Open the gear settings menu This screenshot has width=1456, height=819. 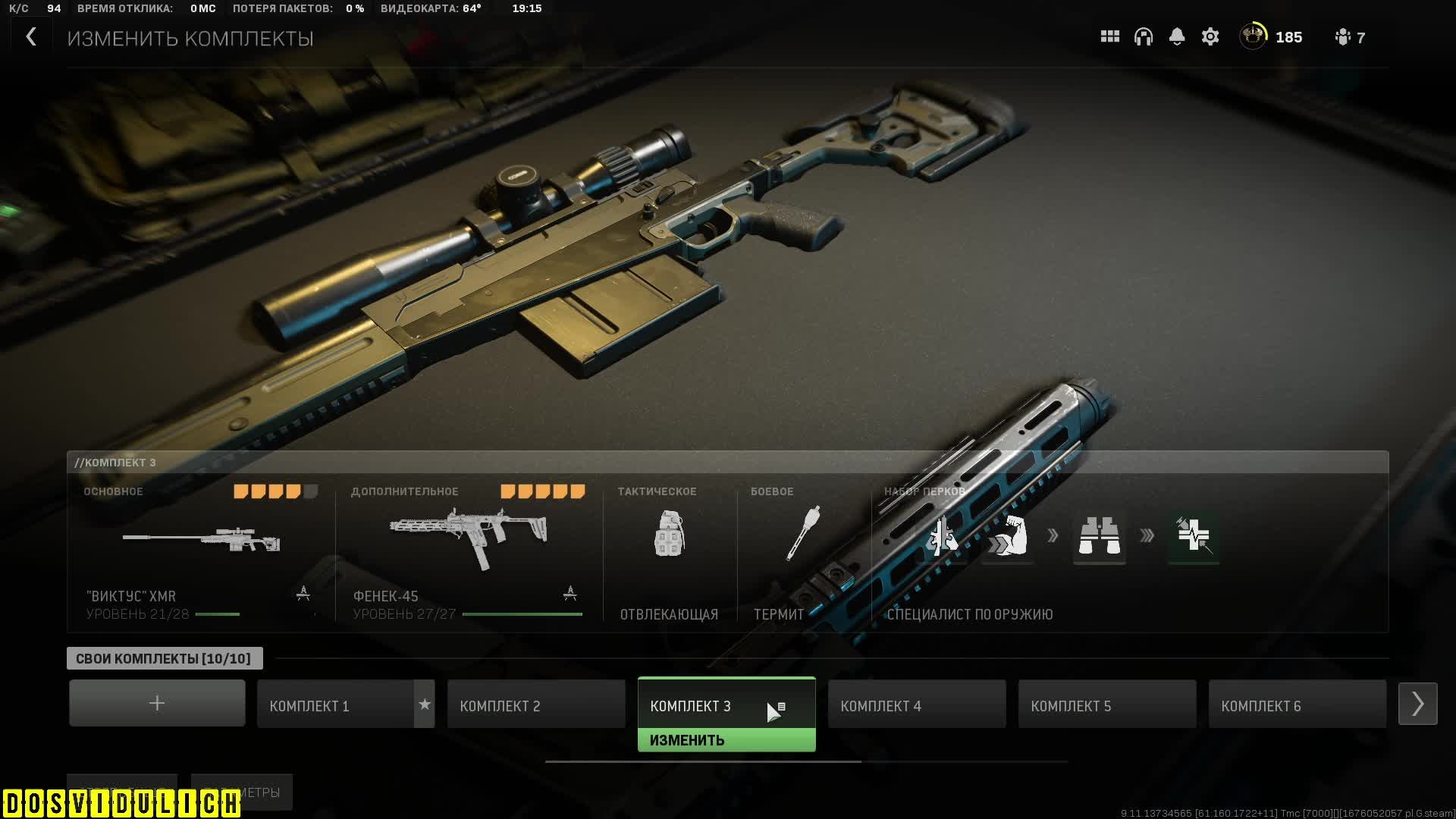point(1210,37)
